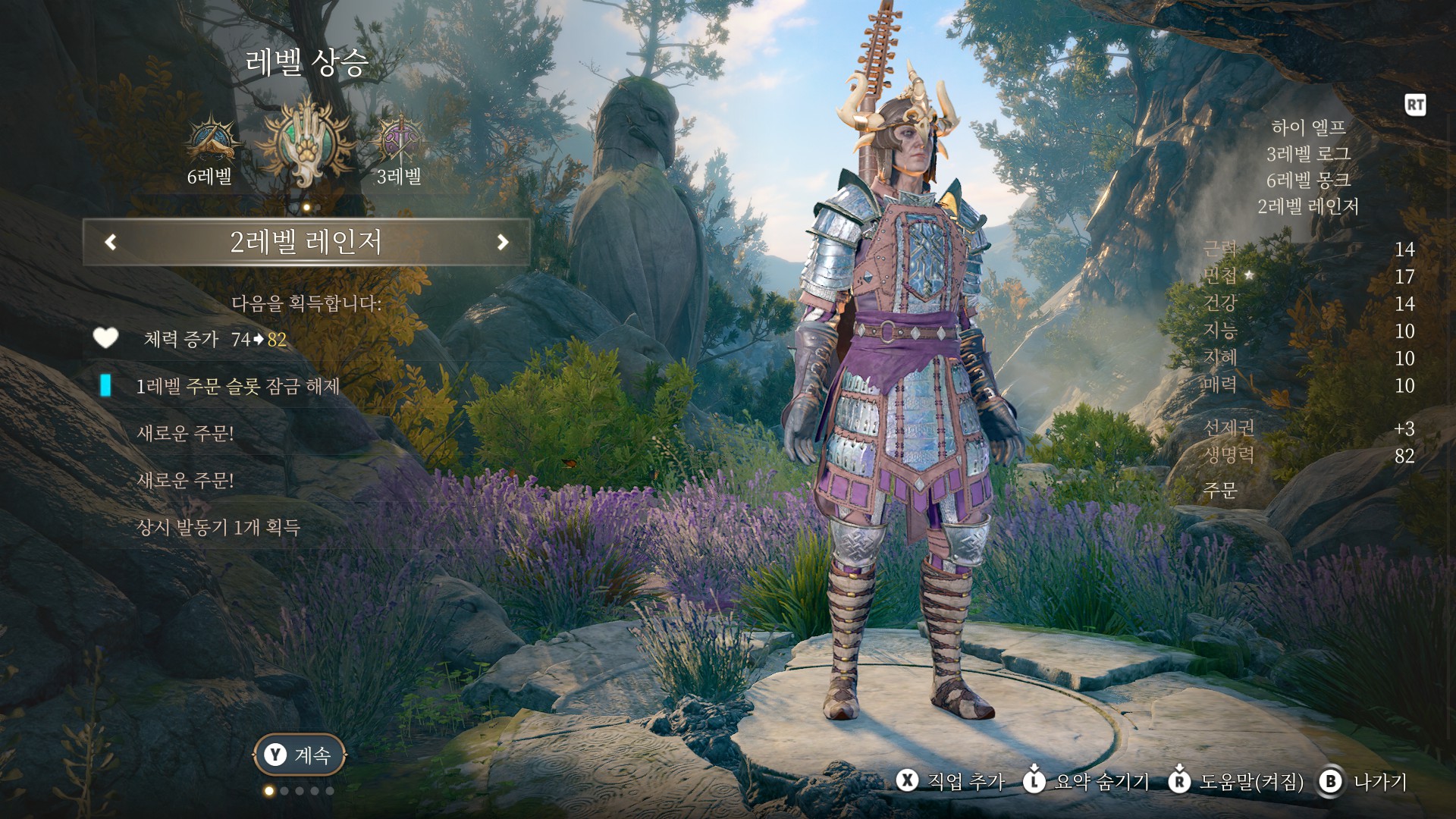The image size is (1456, 819).
Task: Toggle 도움말 tooltips option
Action: (x=1238, y=781)
